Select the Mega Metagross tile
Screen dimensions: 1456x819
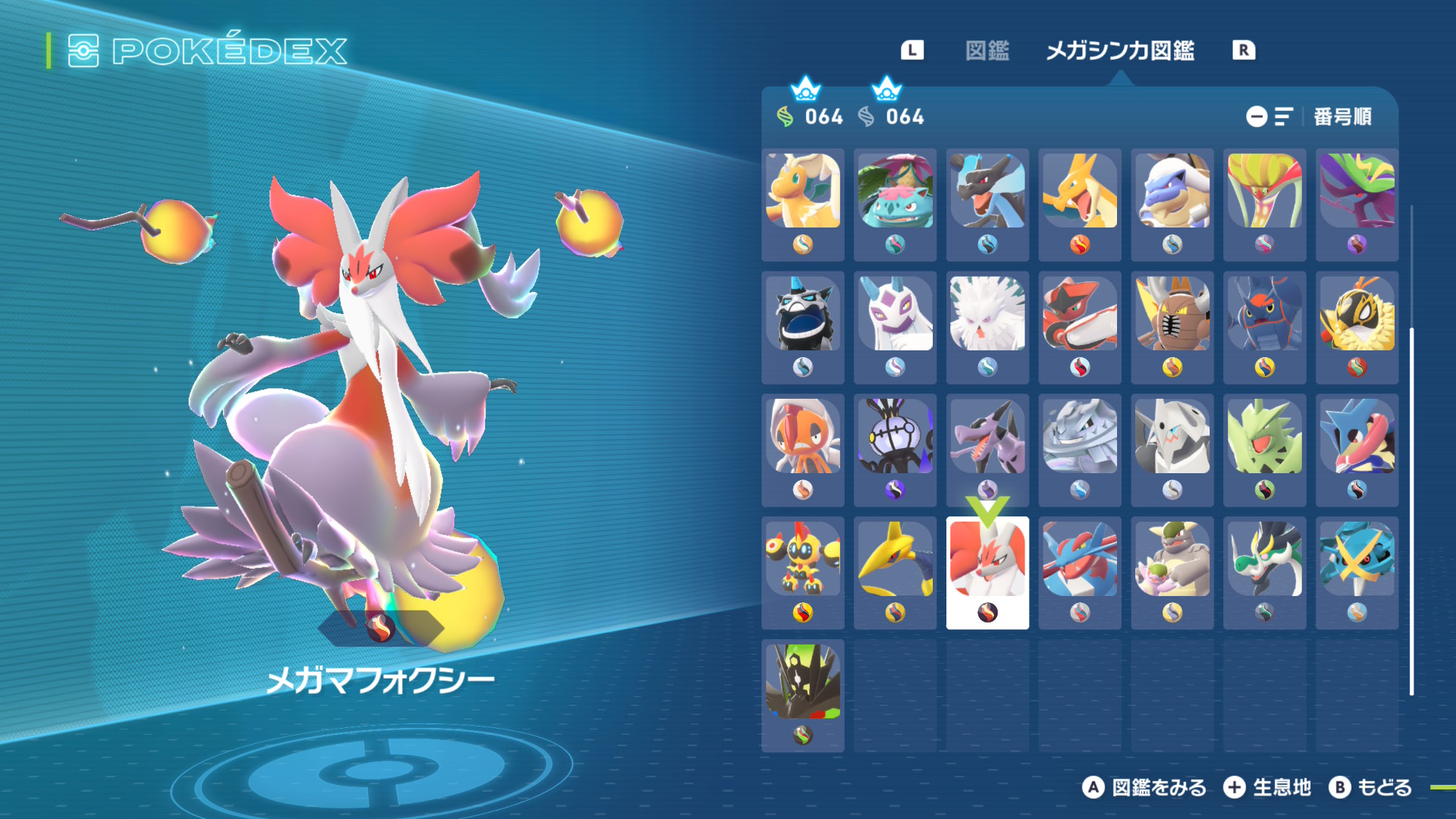point(1357,572)
